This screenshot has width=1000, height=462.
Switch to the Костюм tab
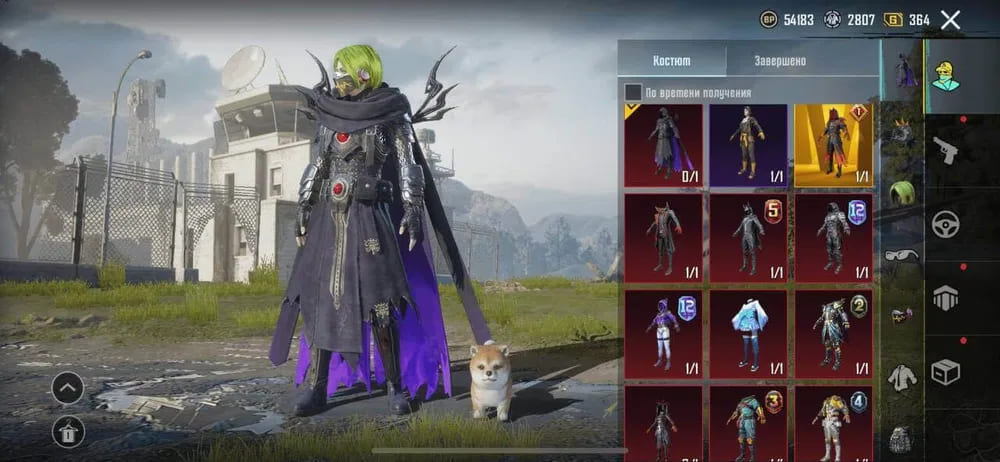pos(671,60)
